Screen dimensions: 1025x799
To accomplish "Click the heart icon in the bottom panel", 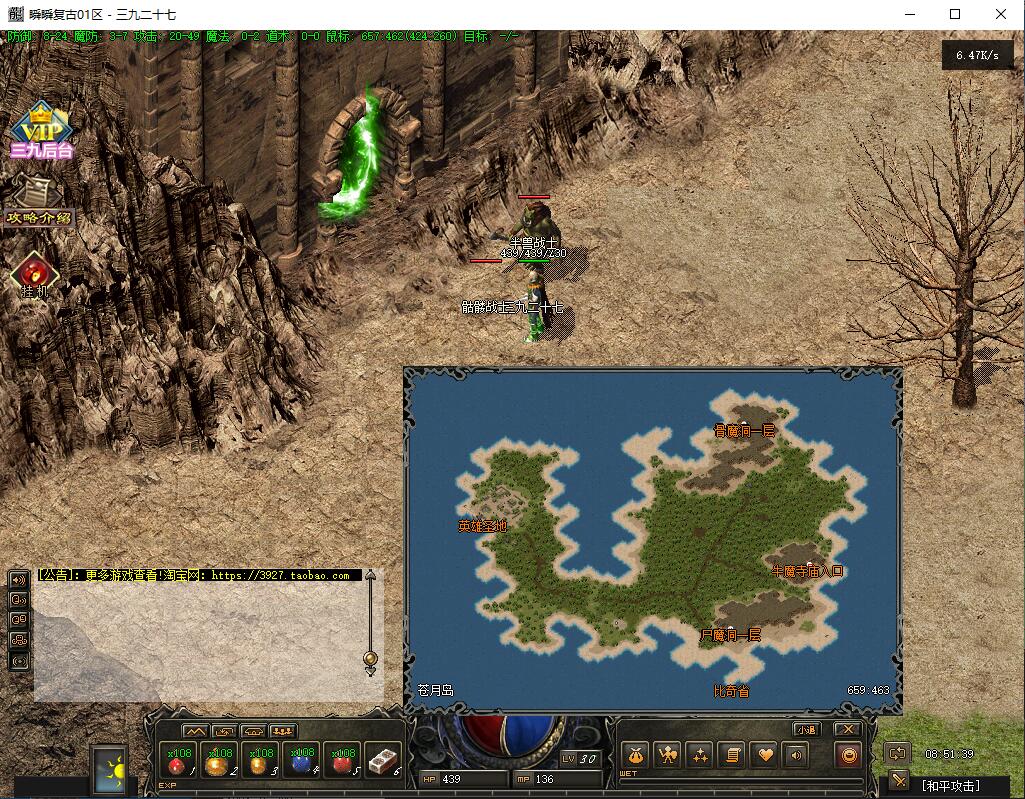I will tap(765, 755).
